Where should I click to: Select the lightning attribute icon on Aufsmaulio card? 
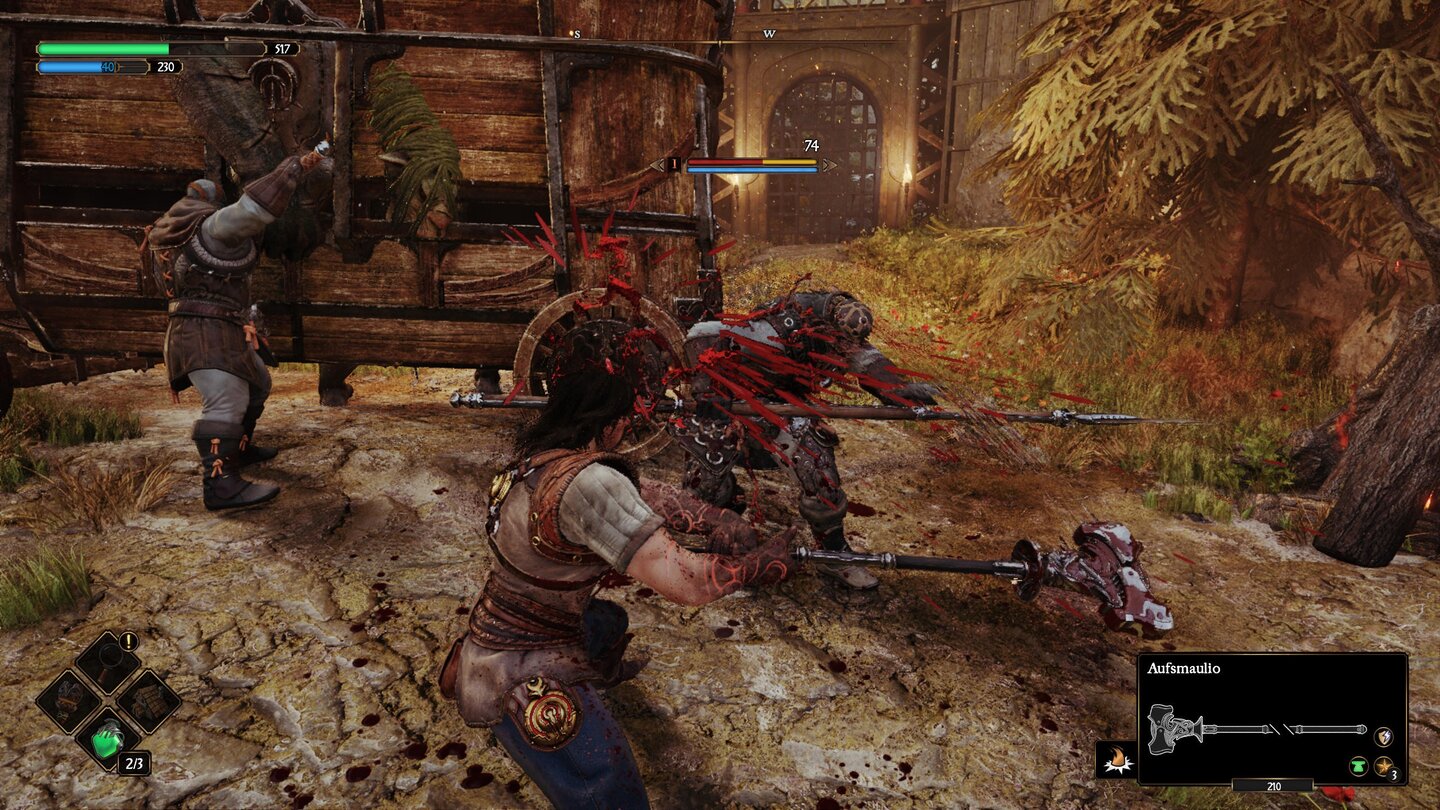pyautogui.click(x=1384, y=736)
